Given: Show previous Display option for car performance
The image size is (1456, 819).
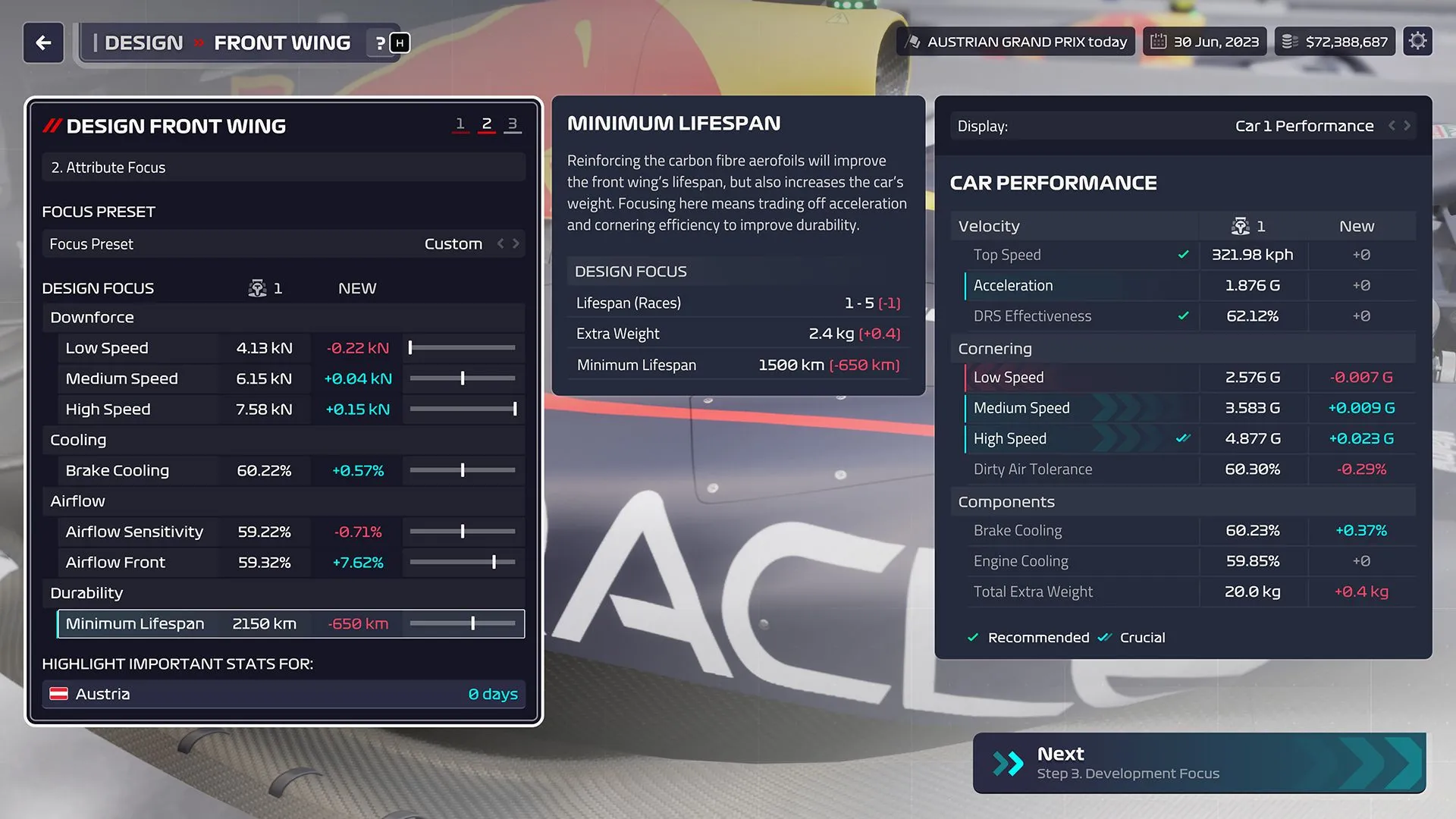Looking at the screenshot, I should (1392, 126).
